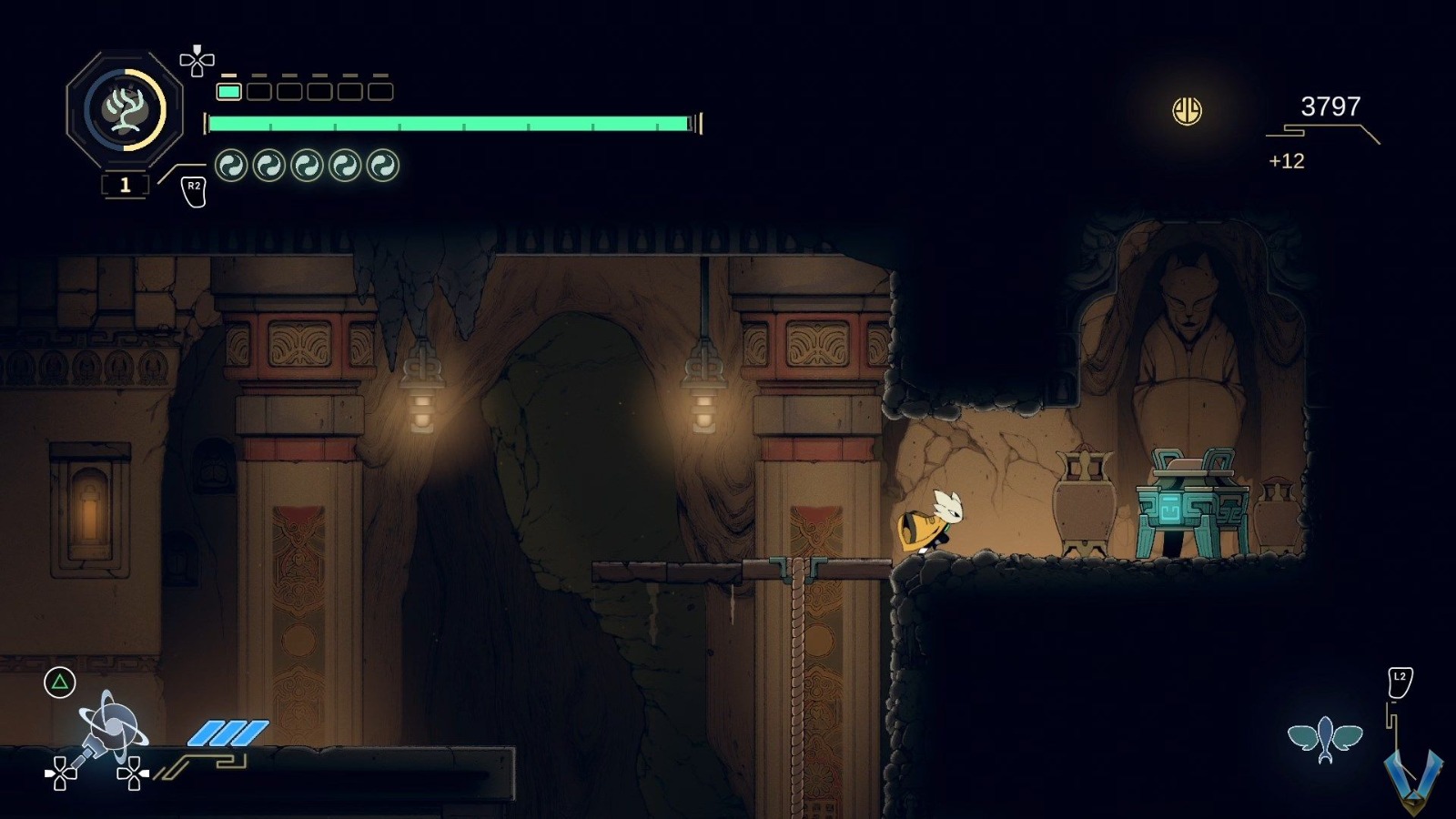Toggle the filled first energy segment
Screen dimensions: 1456x819
pyautogui.click(x=231, y=91)
